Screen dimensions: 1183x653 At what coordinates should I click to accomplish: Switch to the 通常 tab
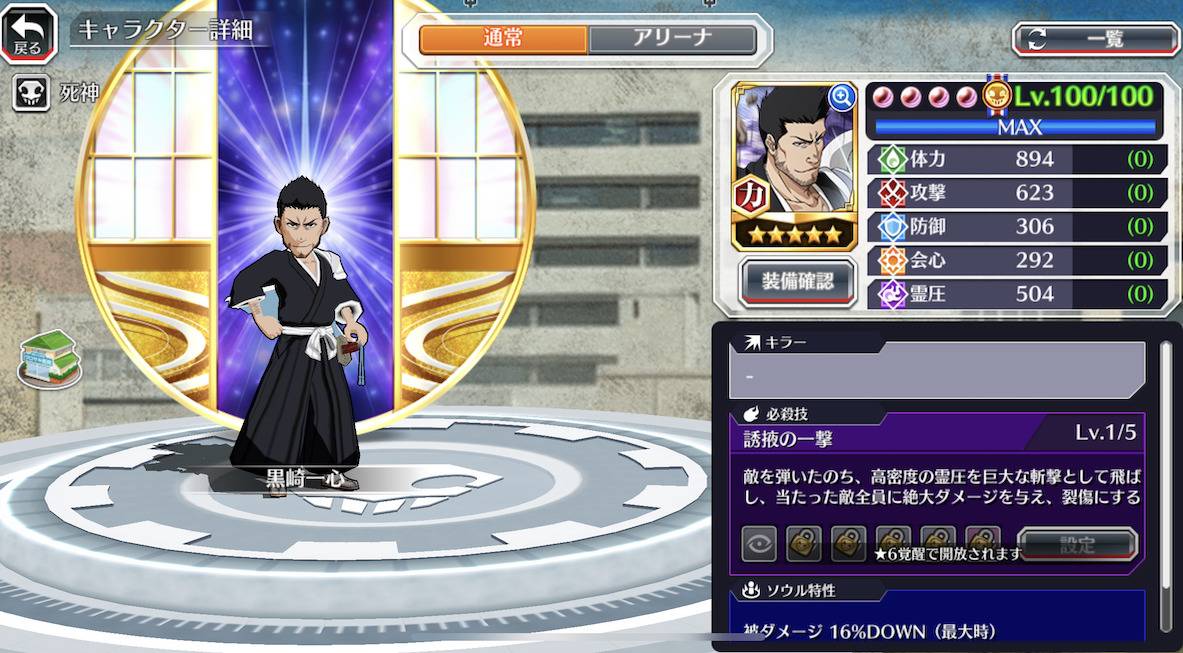click(x=503, y=39)
